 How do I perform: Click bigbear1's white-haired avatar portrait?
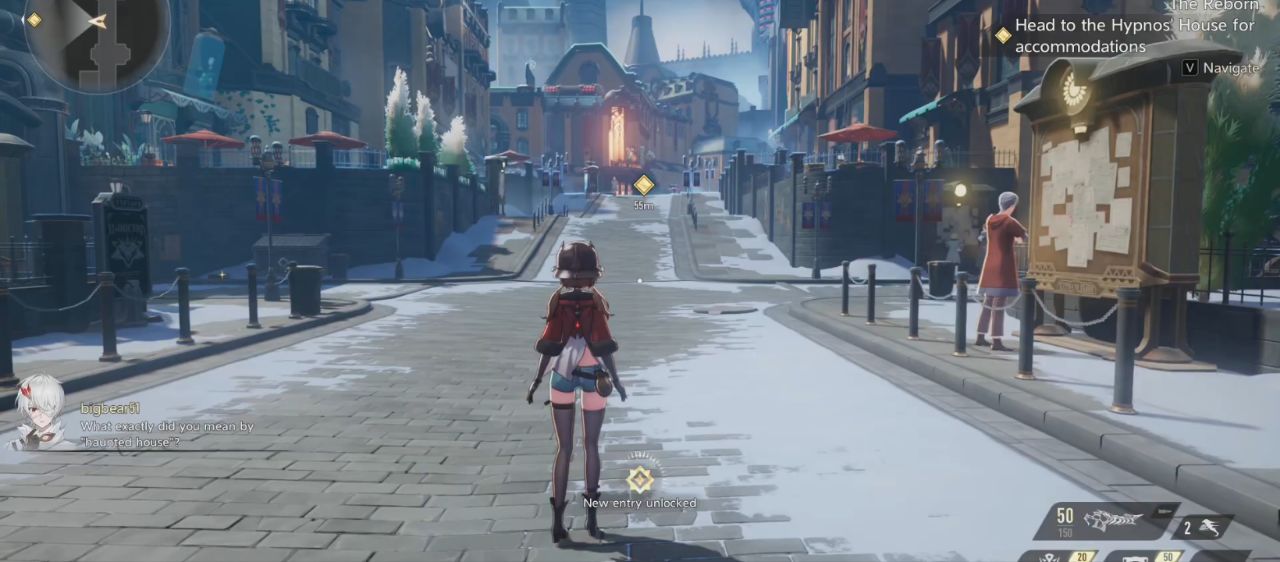37,412
